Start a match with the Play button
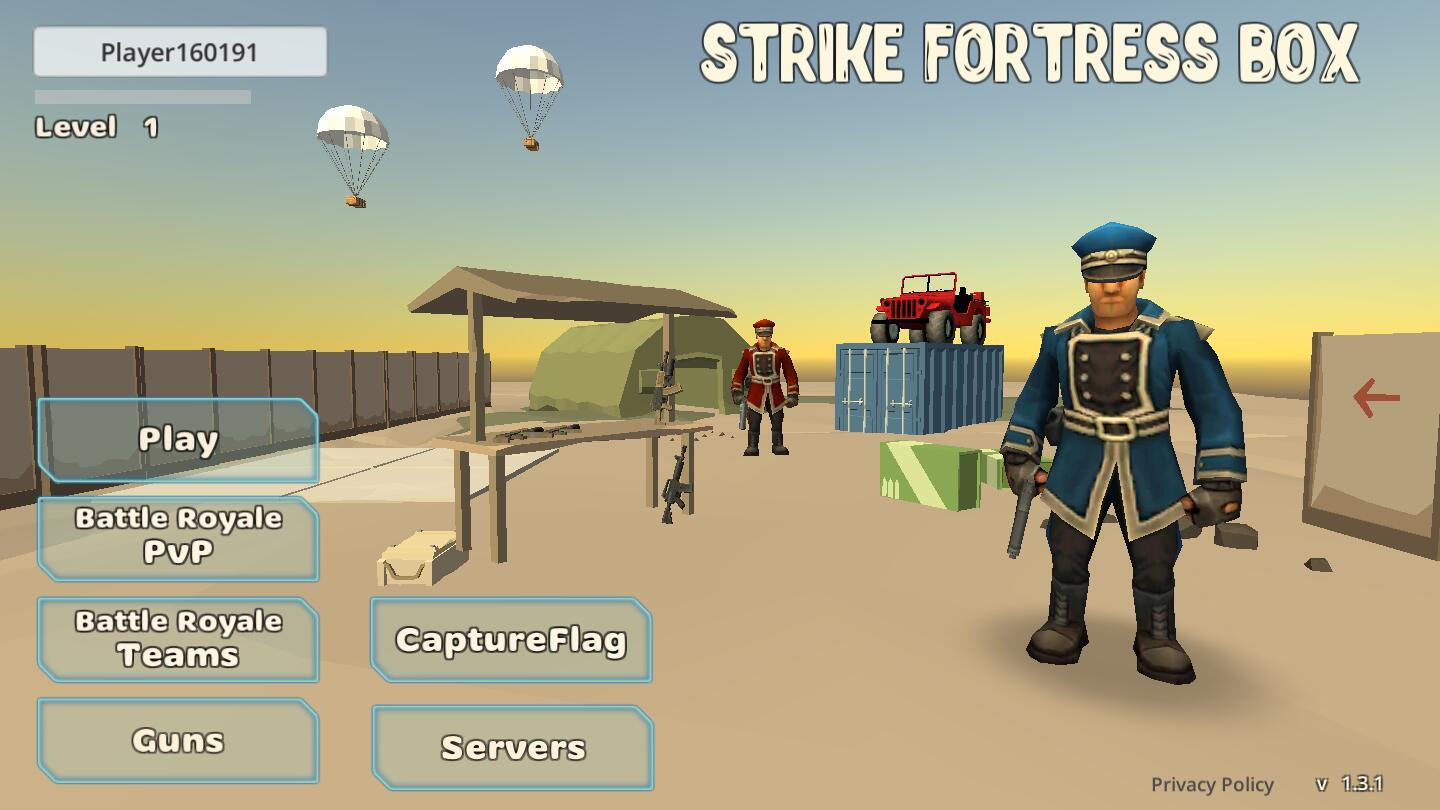1440x810 pixels. click(x=177, y=438)
